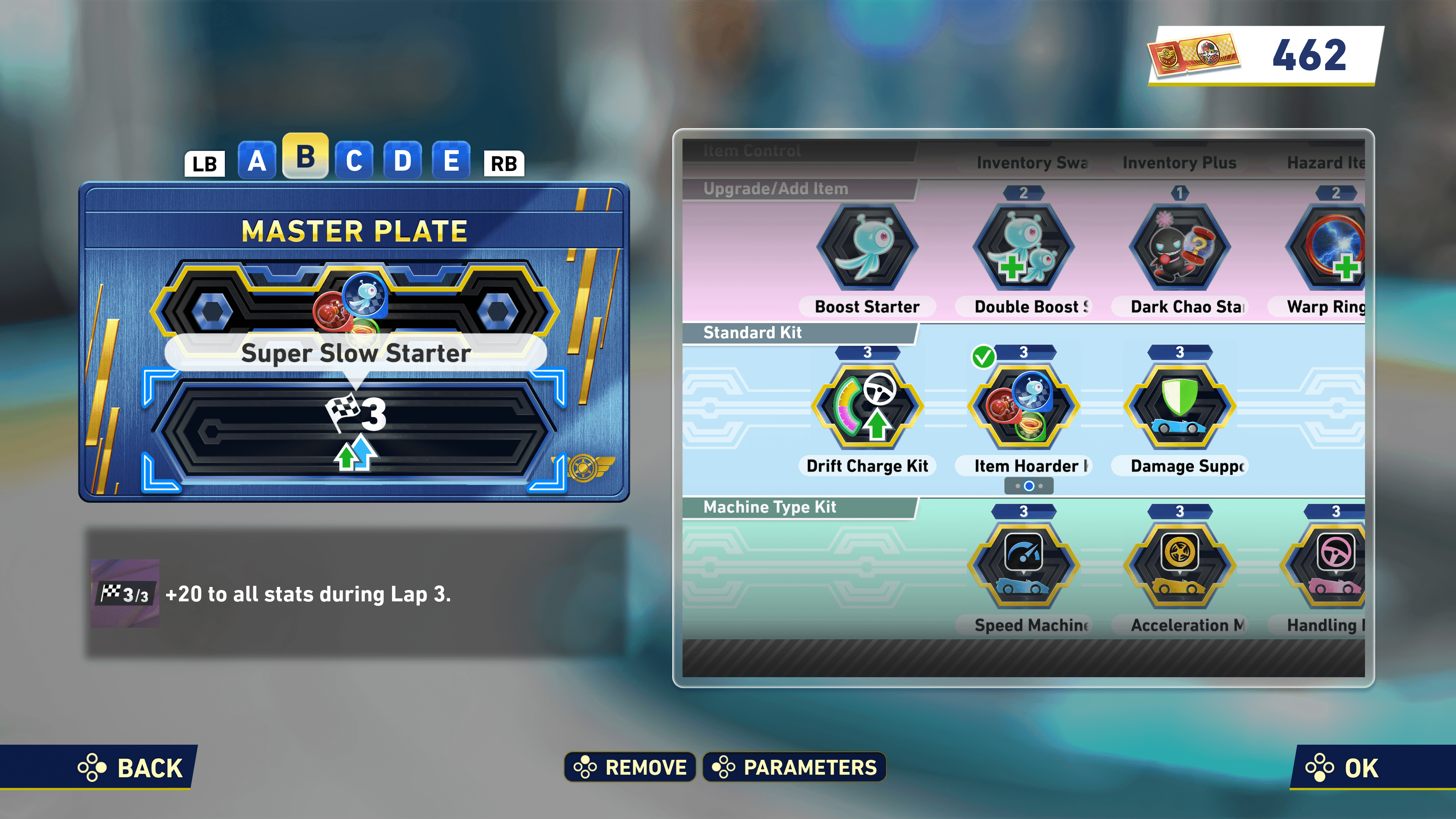
Task: Select the Item Hoarder Kit
Action: point(1023,407)
